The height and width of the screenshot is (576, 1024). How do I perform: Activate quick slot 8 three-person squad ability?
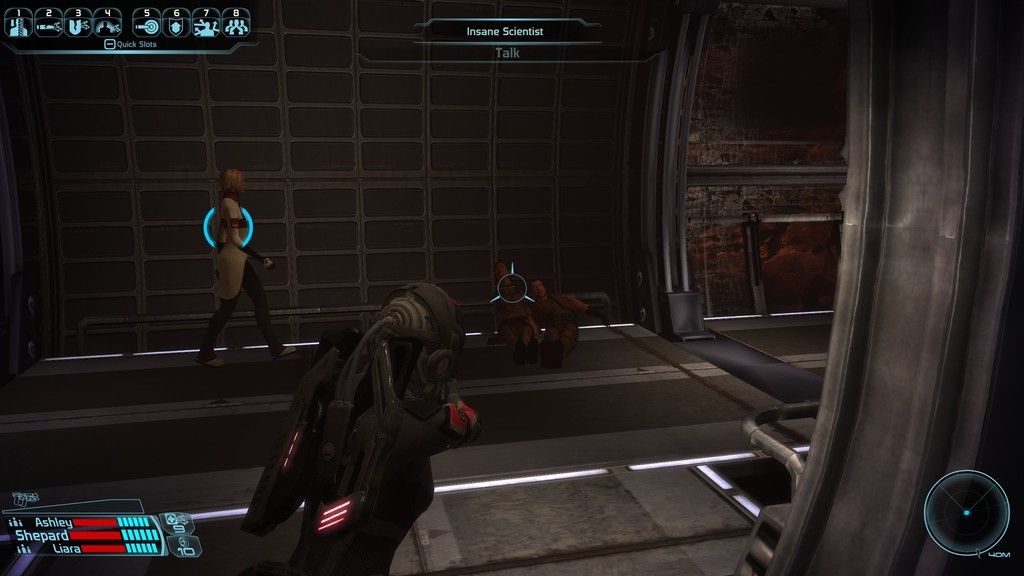(235, 23)
